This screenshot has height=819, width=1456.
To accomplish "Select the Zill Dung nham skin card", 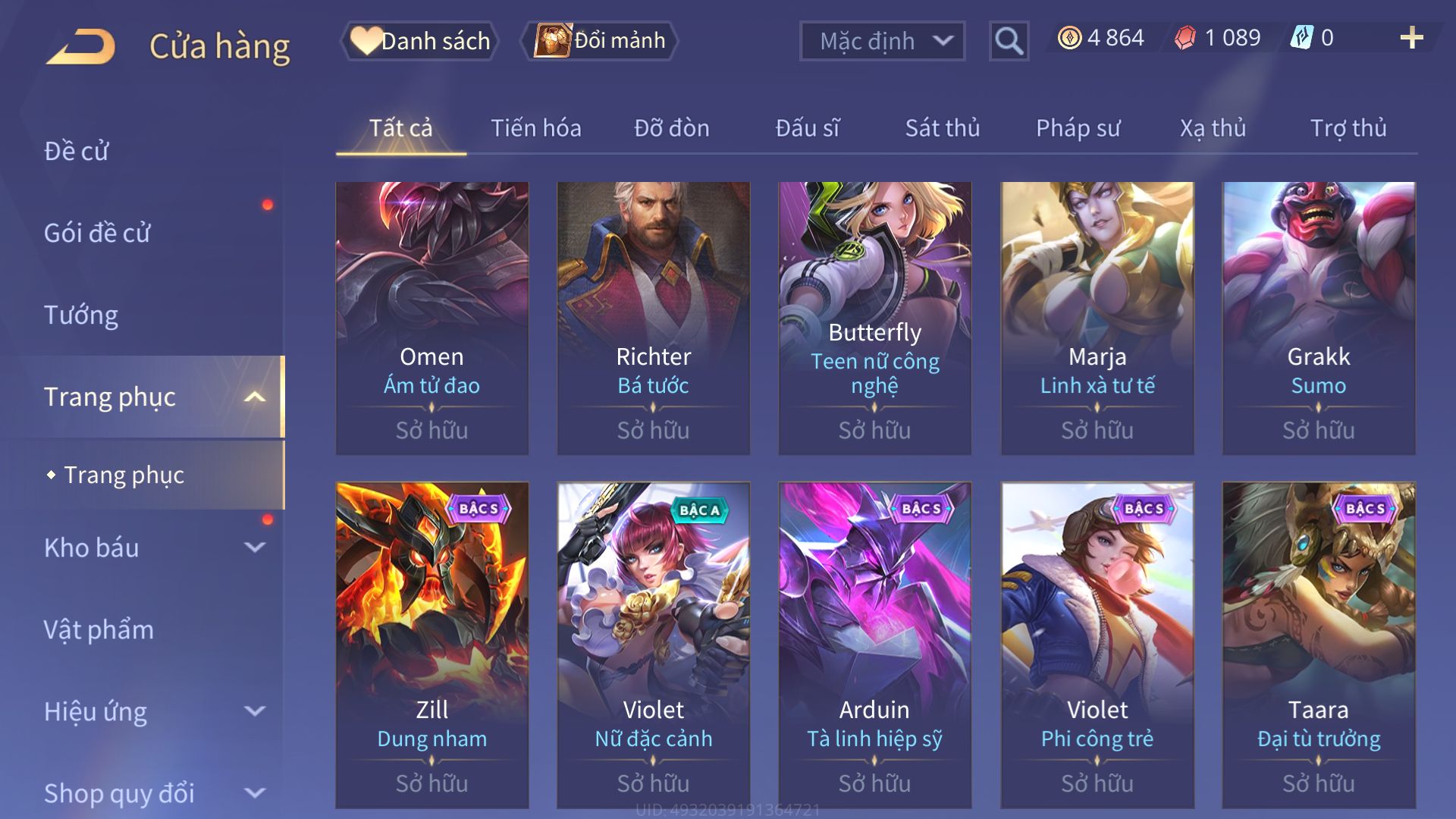I will pyautogui.click(x=431, y=645).
